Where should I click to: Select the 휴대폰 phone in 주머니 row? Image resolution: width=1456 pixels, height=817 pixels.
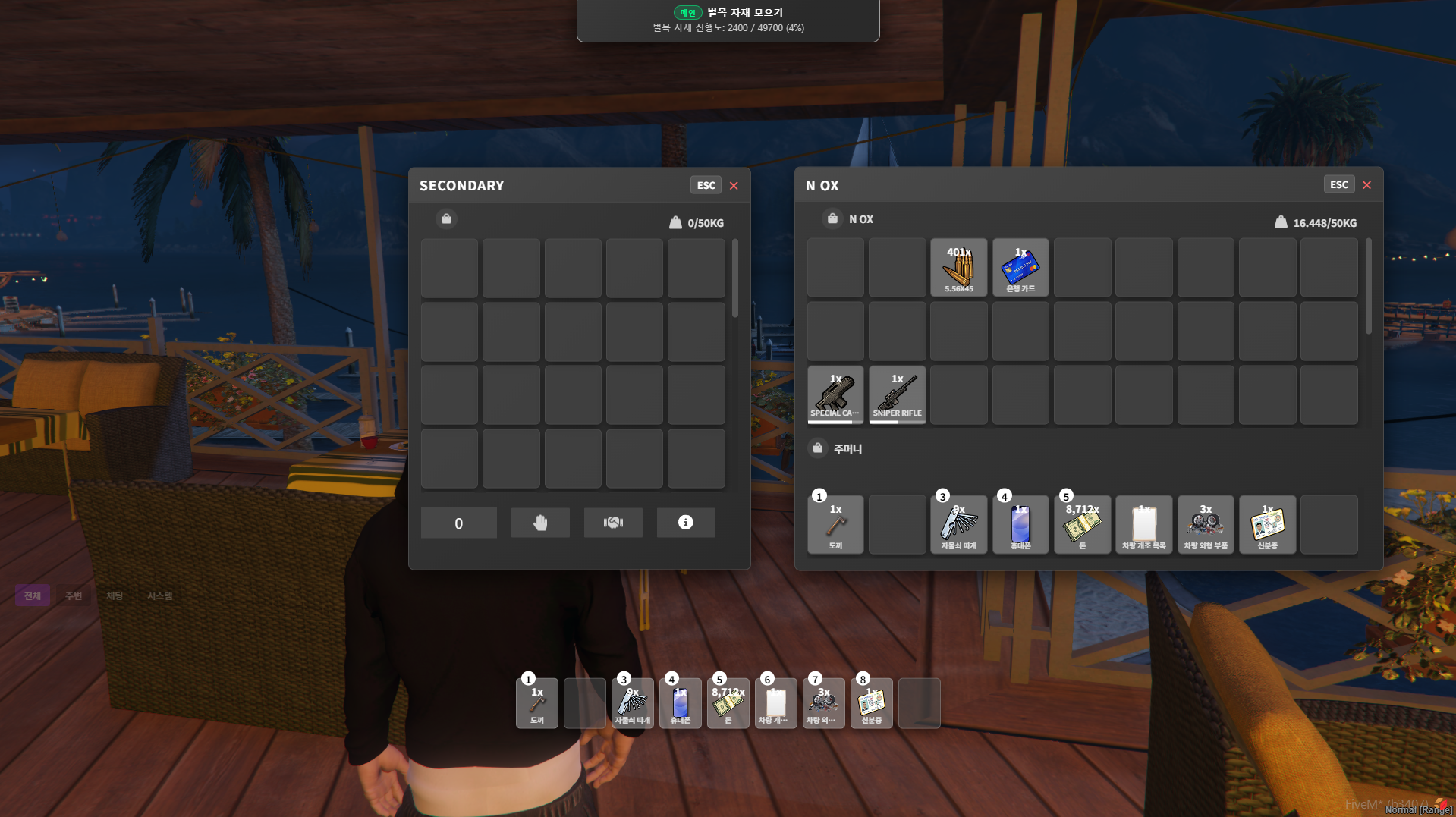[x=1020, y=524]
